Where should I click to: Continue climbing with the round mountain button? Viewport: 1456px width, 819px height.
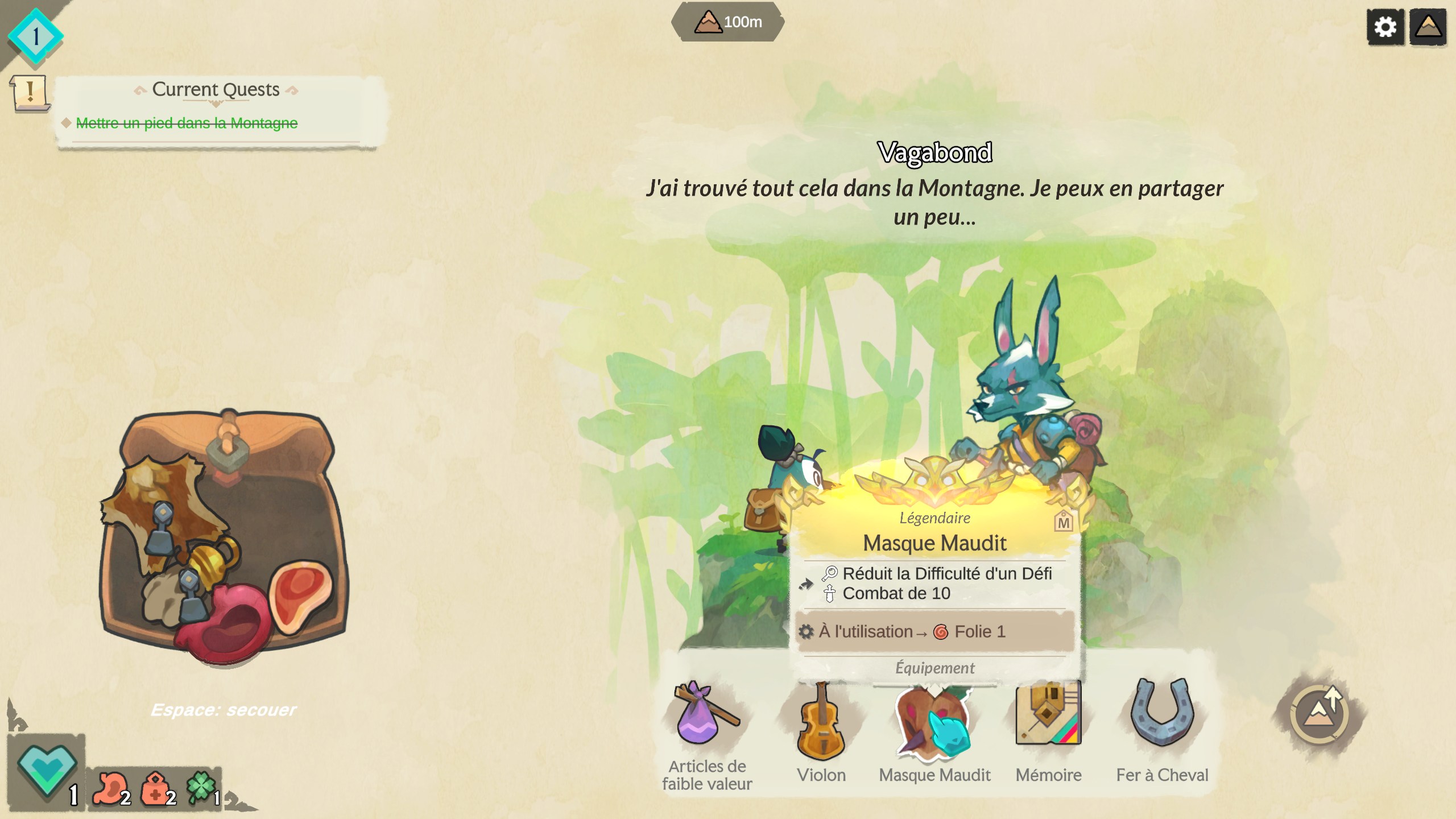tap(1319, 714)
